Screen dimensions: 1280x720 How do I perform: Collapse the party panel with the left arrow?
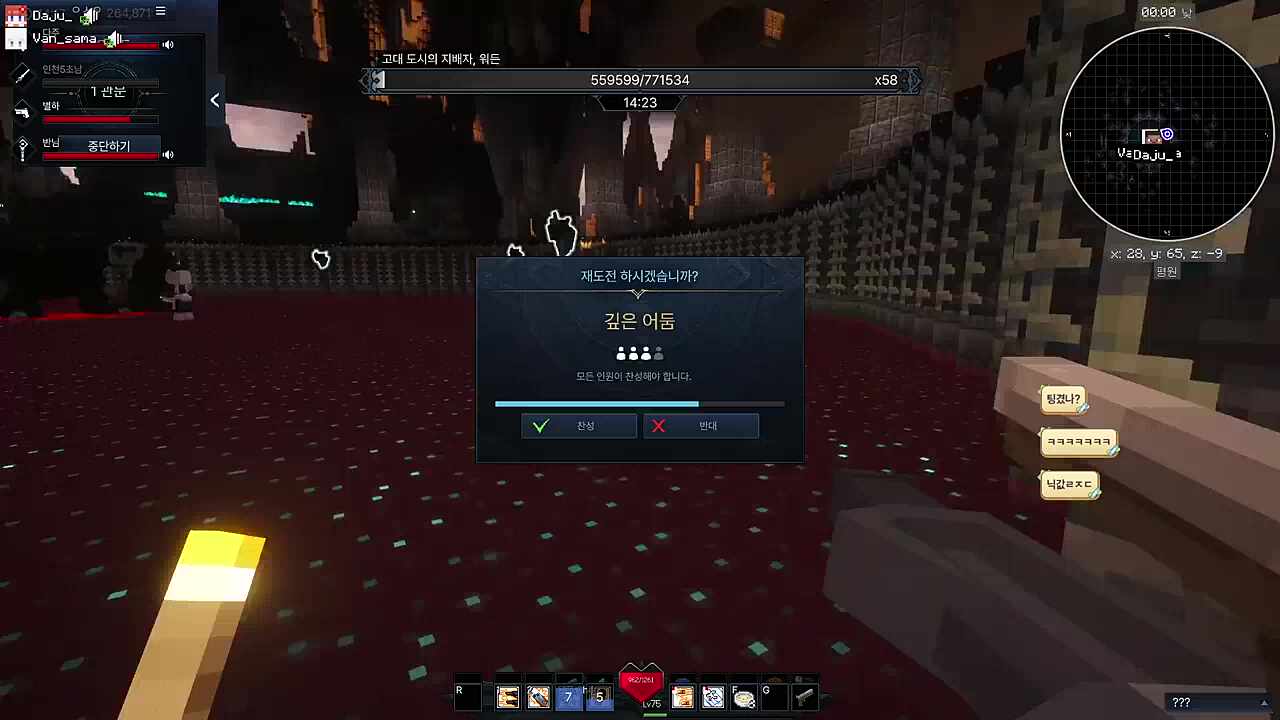pyautogui.click(x=214, y=100)
